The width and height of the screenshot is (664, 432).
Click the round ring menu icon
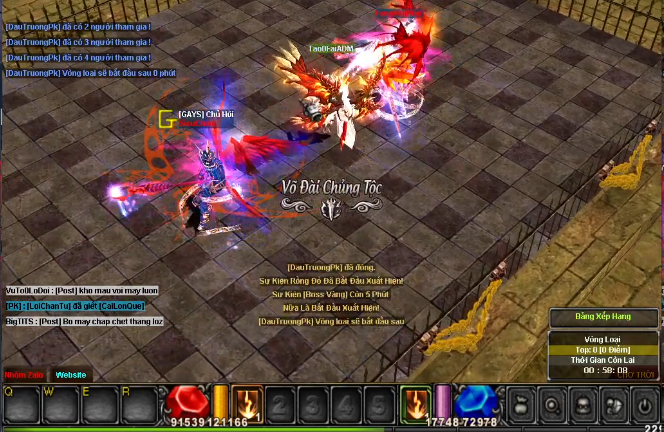coord(553,405)
